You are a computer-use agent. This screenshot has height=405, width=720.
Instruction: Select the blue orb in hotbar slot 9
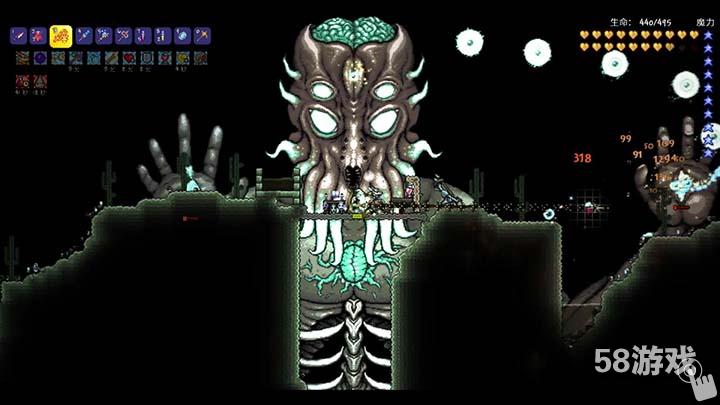(x=182, y=36)
